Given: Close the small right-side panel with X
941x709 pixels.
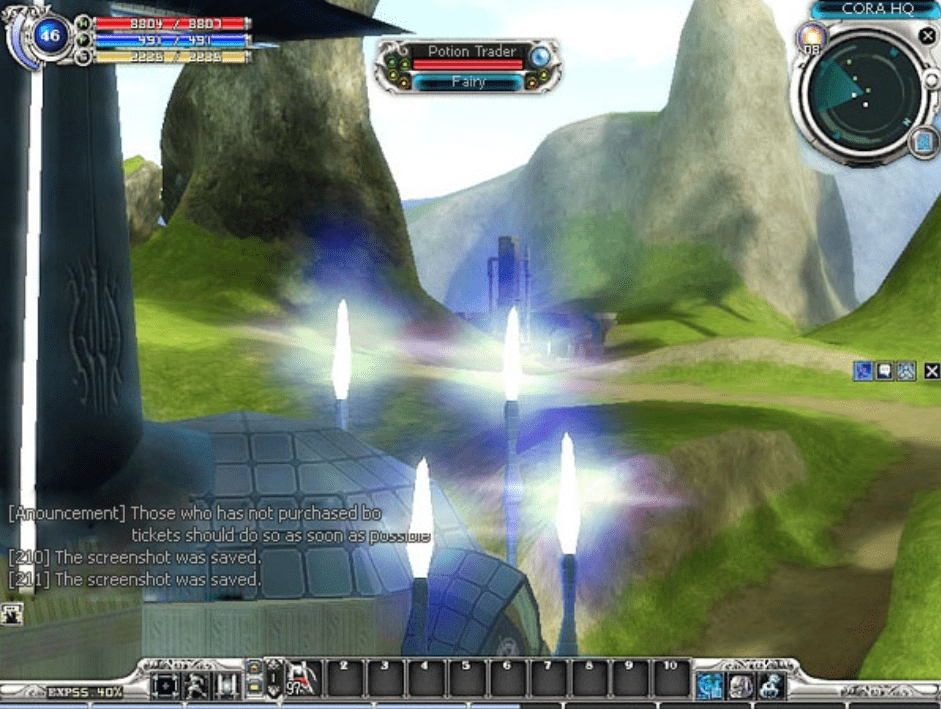Looking at the screenshot, I should pos(932,371).
